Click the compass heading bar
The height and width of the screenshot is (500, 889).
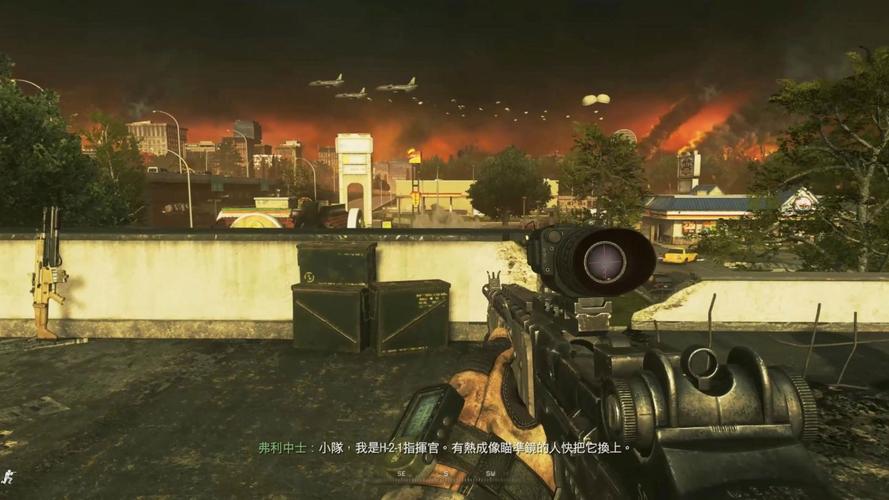[444, 473]
